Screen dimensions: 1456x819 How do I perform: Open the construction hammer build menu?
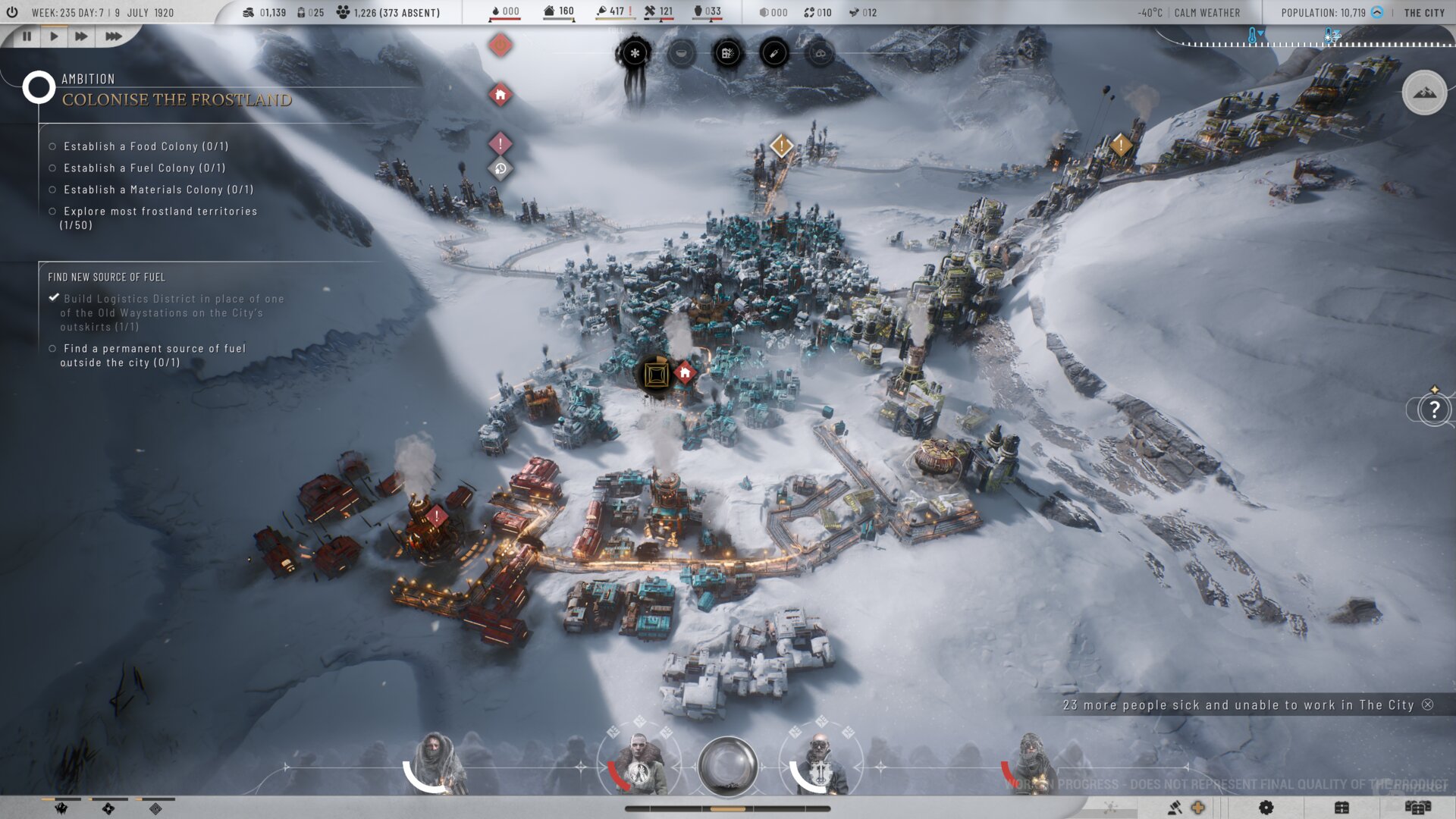pos(1175,808)
